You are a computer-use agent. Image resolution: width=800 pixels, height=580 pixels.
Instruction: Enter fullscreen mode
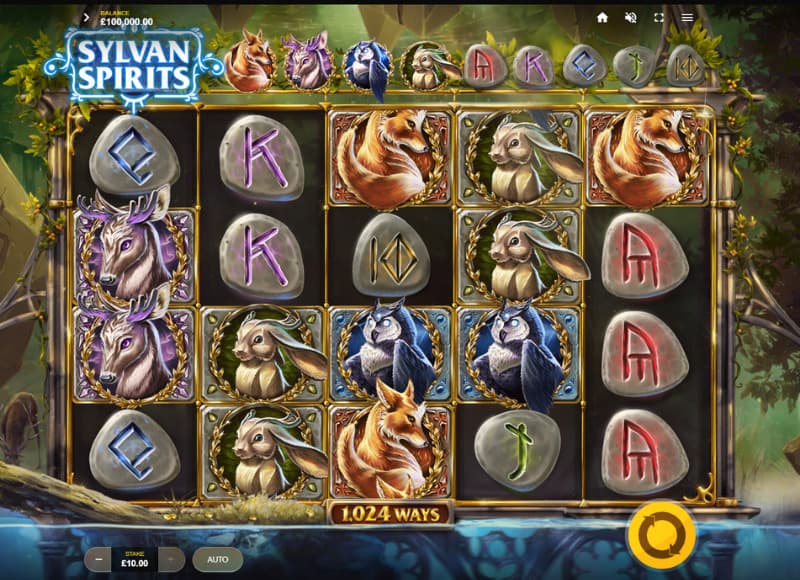point(659,17)
